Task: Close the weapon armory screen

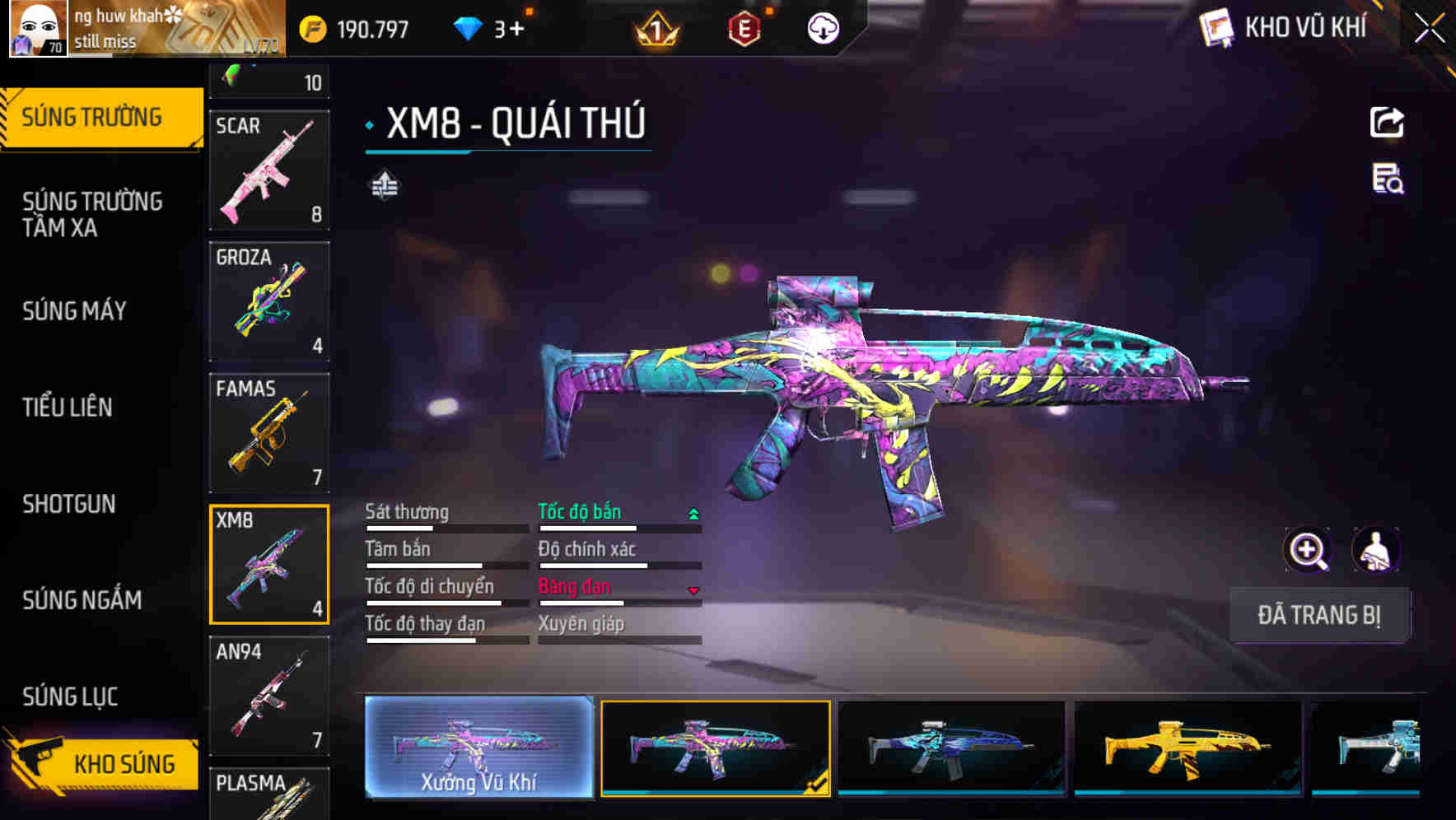Action: pos(1430,29)
